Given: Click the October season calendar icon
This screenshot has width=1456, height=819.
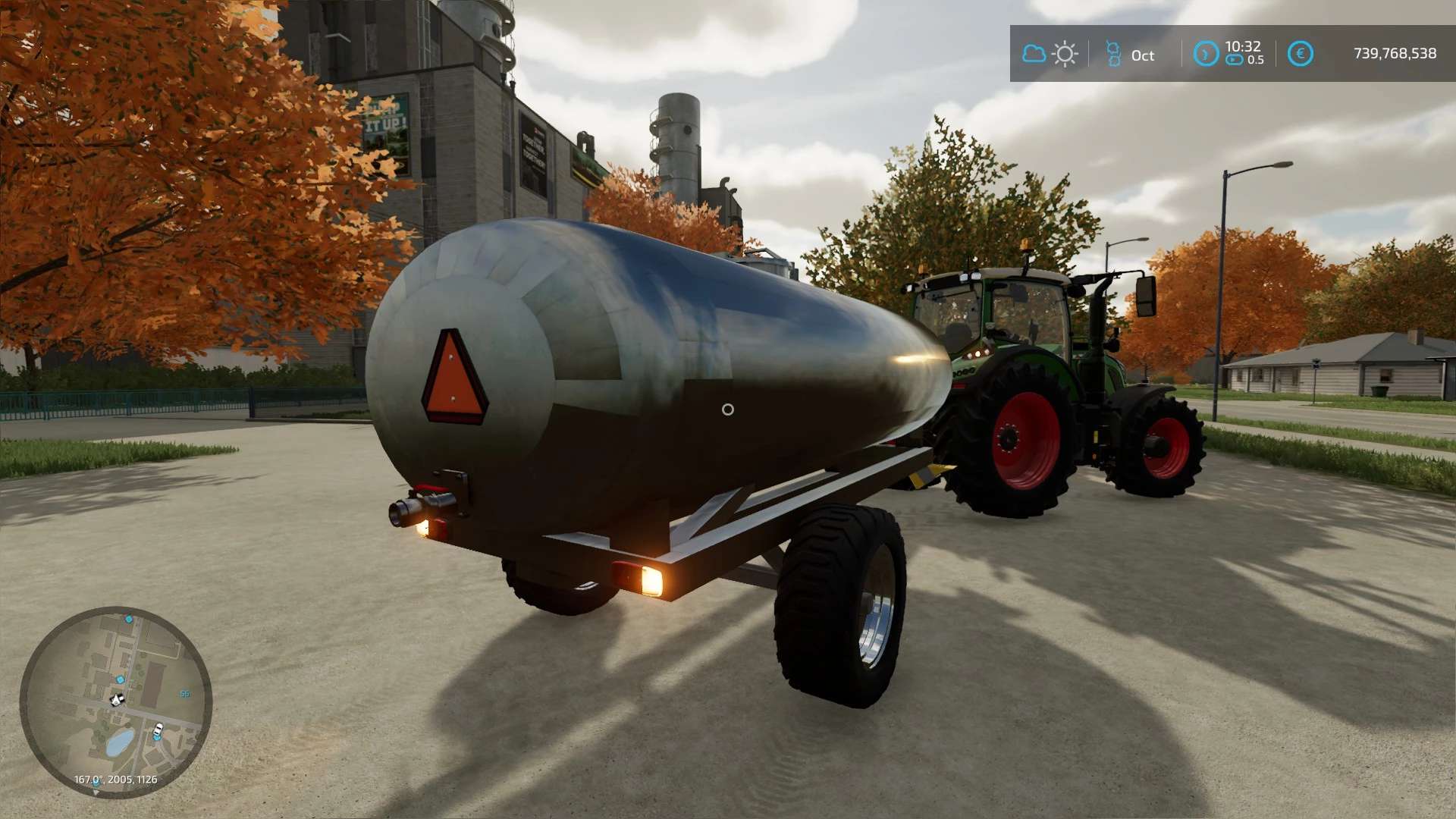Looking at the screenshot, I should (x=1113, y=54).
